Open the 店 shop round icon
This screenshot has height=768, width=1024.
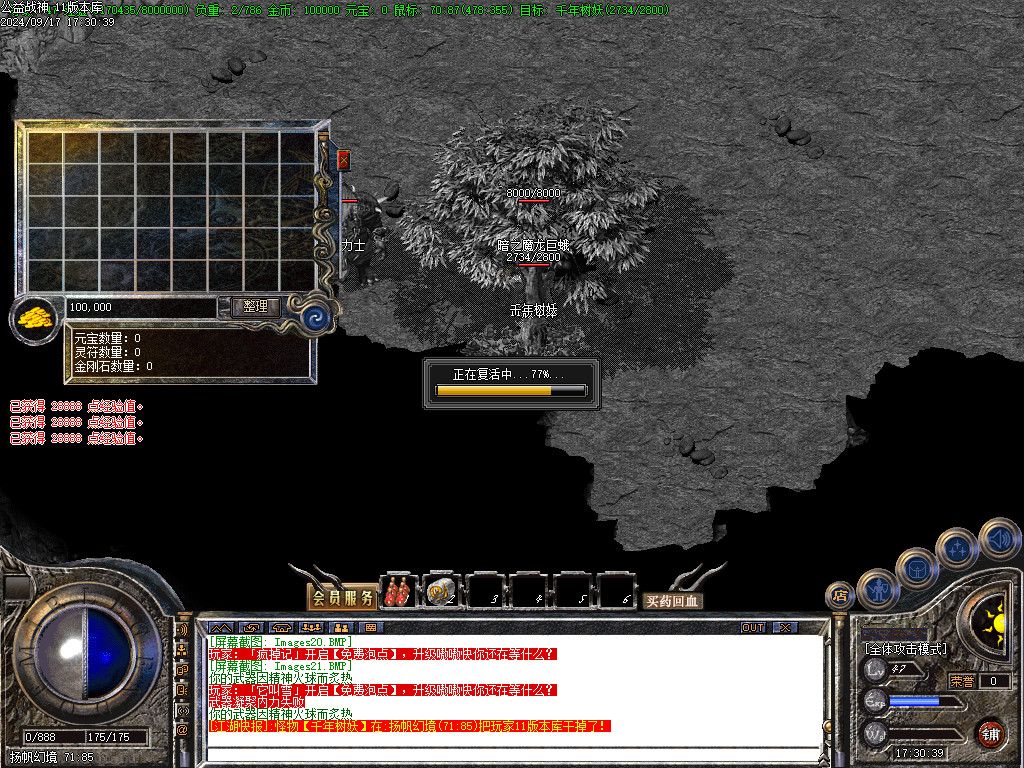coord(840,596)
